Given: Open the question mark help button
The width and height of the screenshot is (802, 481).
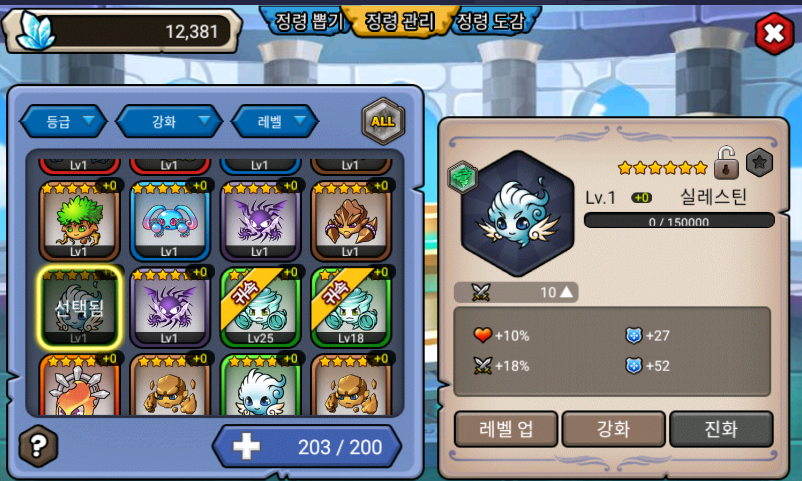Looking at the screenshot, I should tap(38, 445).
